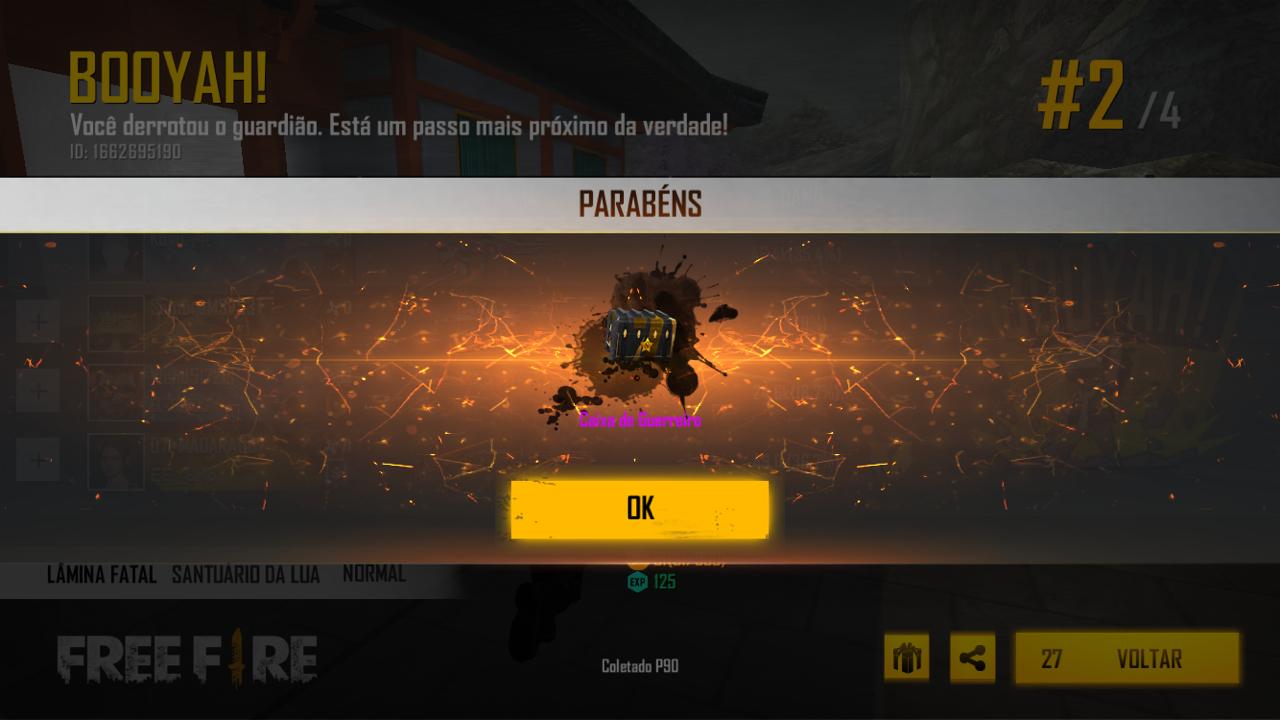Click the Coletado P90 text
This screenshot has height=720, width=1280.
pos(640,666)
